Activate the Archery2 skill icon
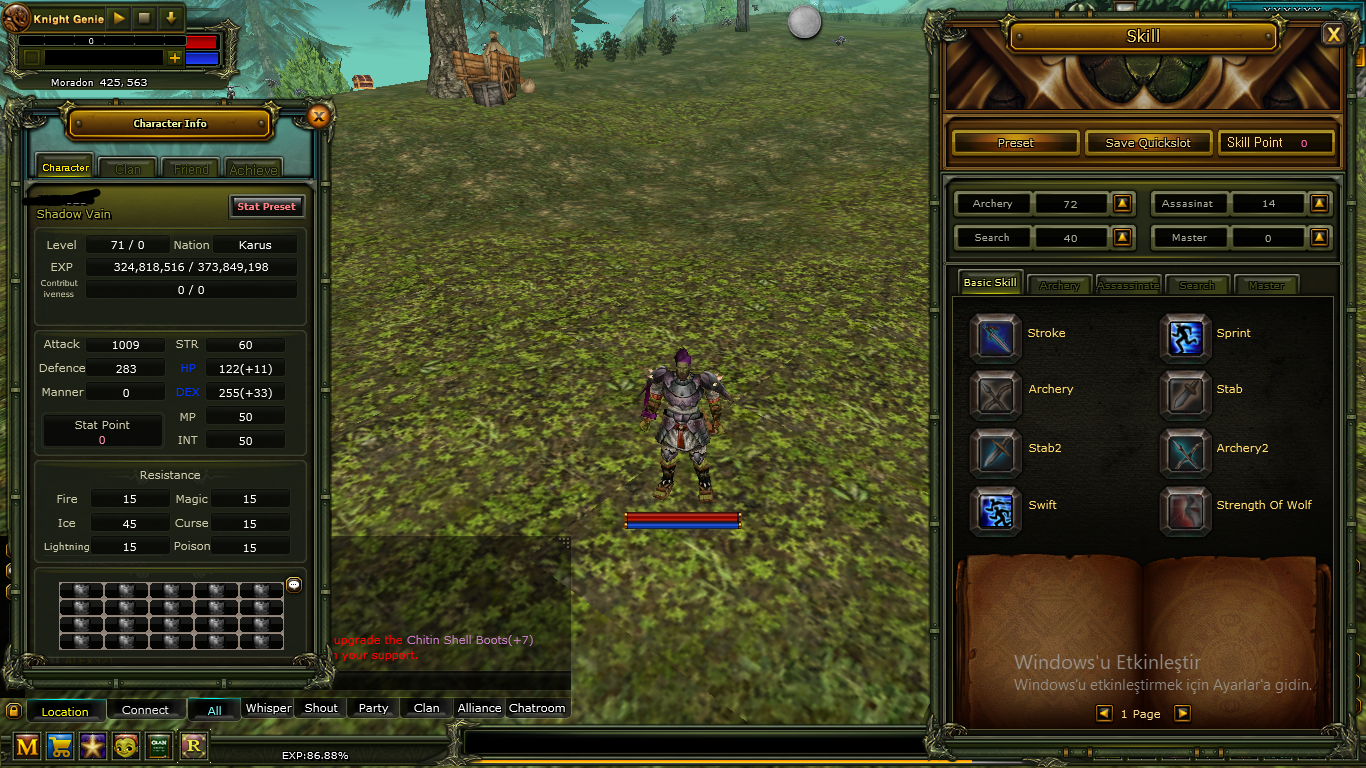 (x=1186, y=453)
